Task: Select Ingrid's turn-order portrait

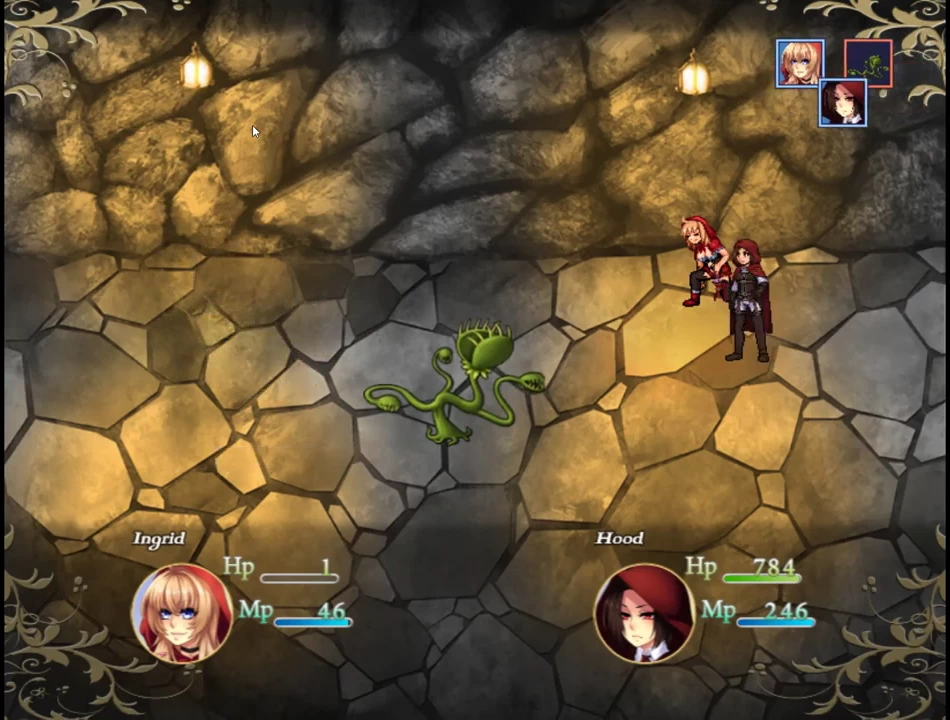Action: pyautogui.click(x=800, y=63)
